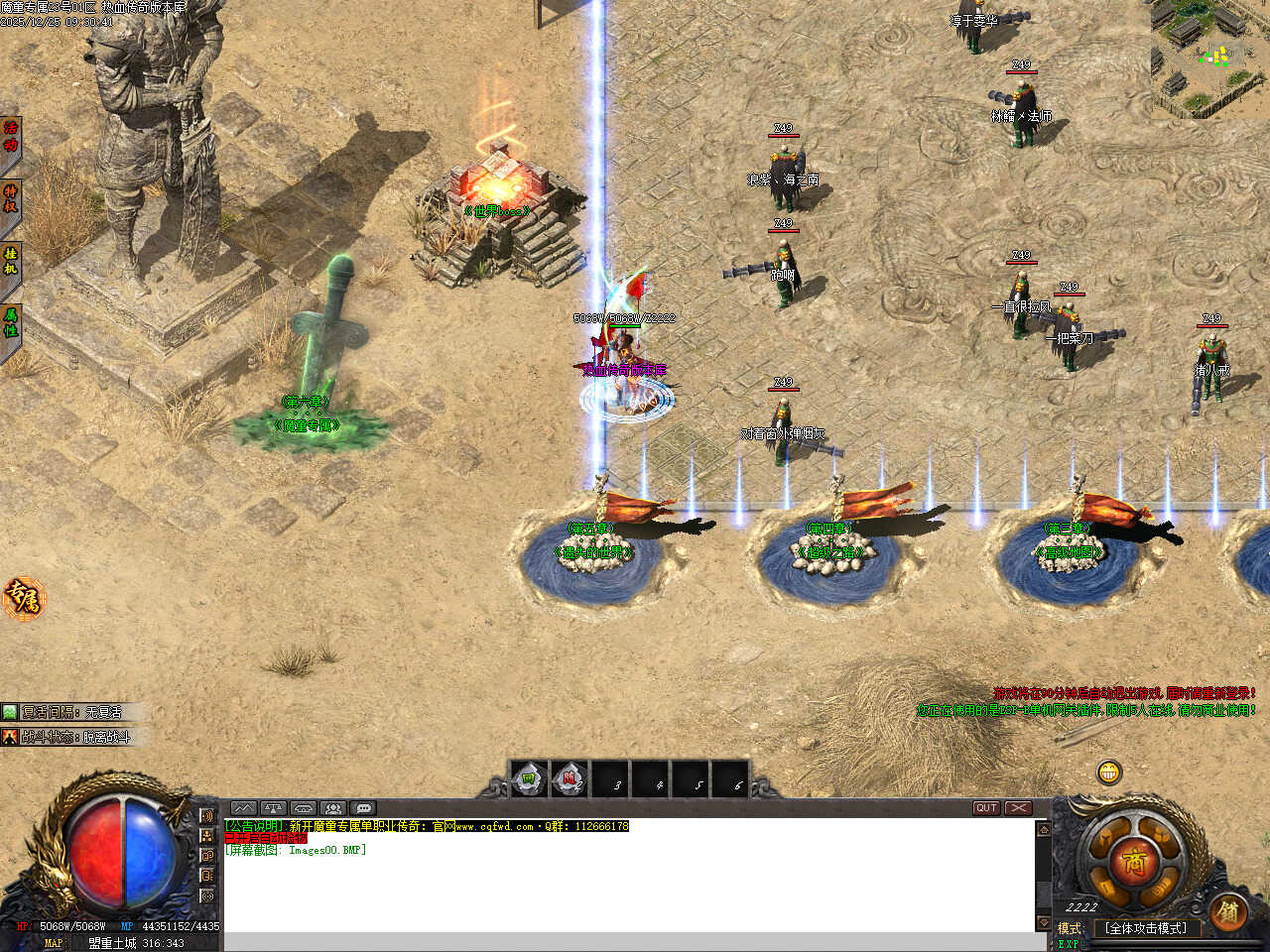
Task: Open the minimap in the corner
Action: pyautogui.click(x=1212, y=57)
